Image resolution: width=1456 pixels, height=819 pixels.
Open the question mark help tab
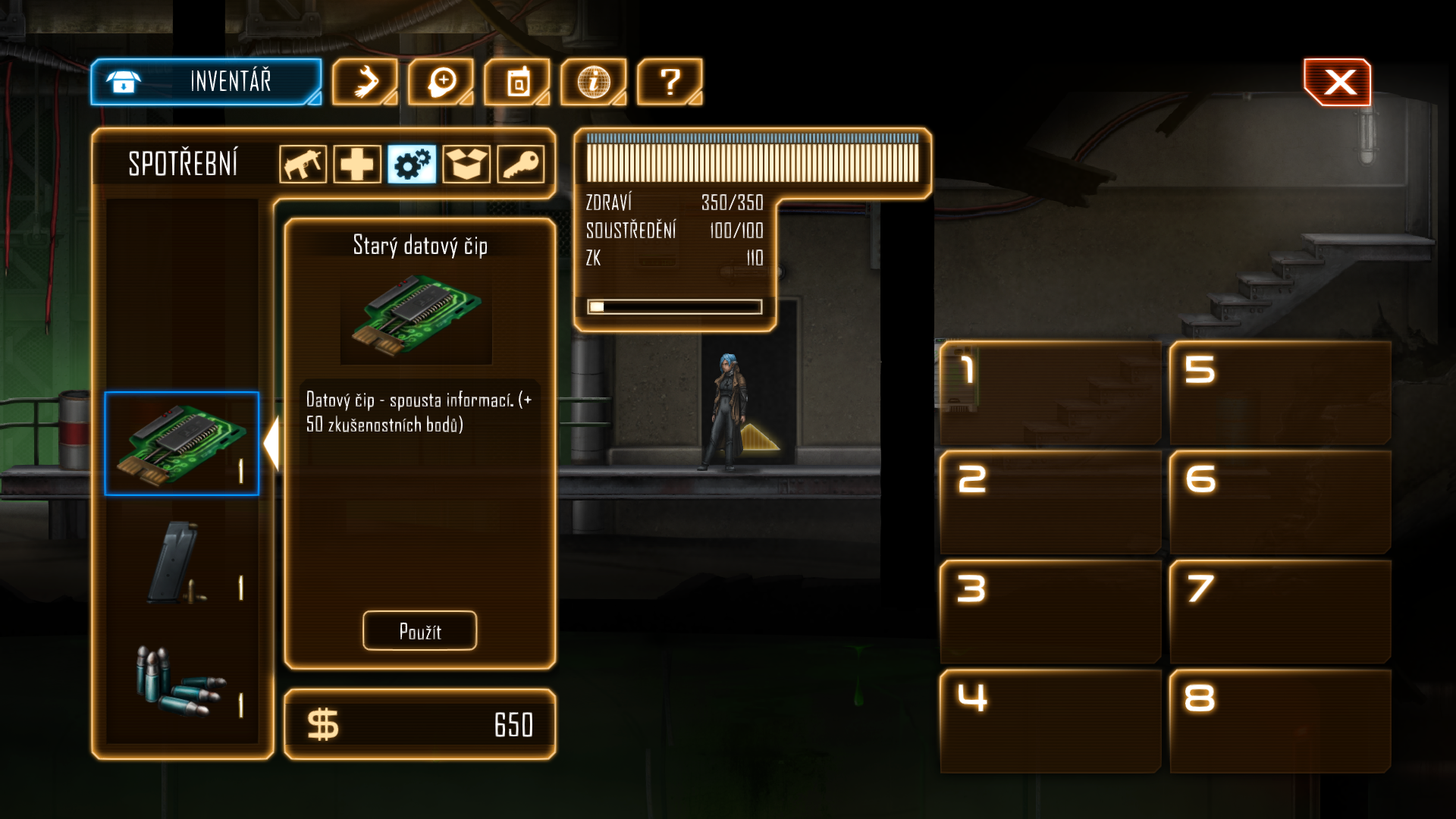[x=670, y=81]
